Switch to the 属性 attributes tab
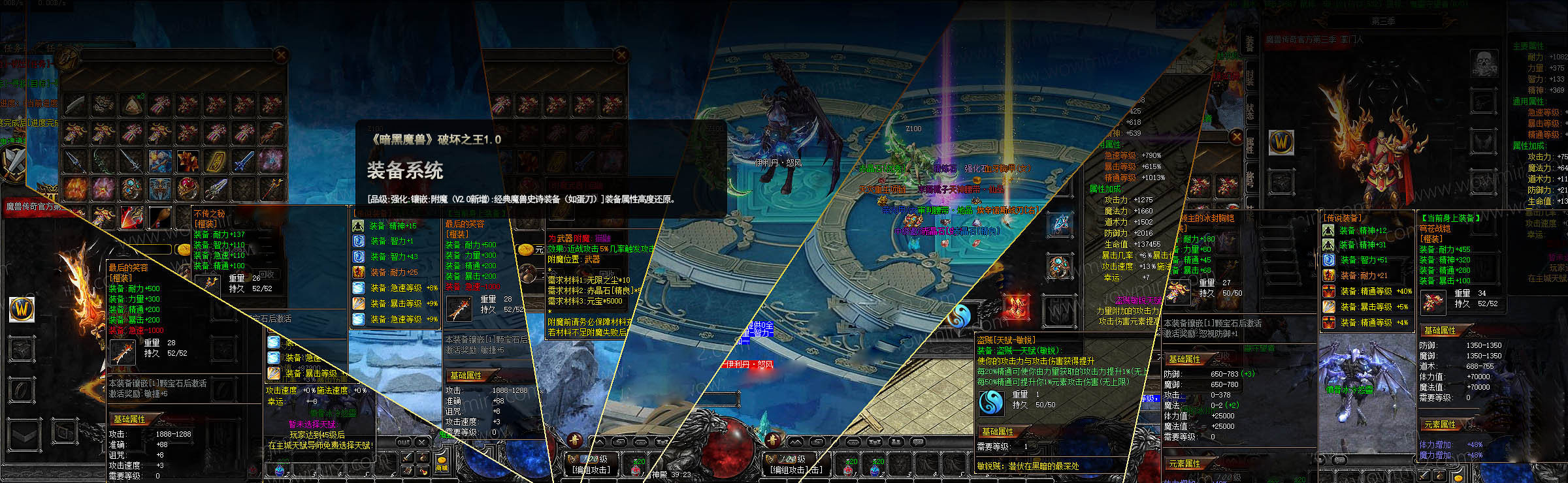 [1249, 145]
